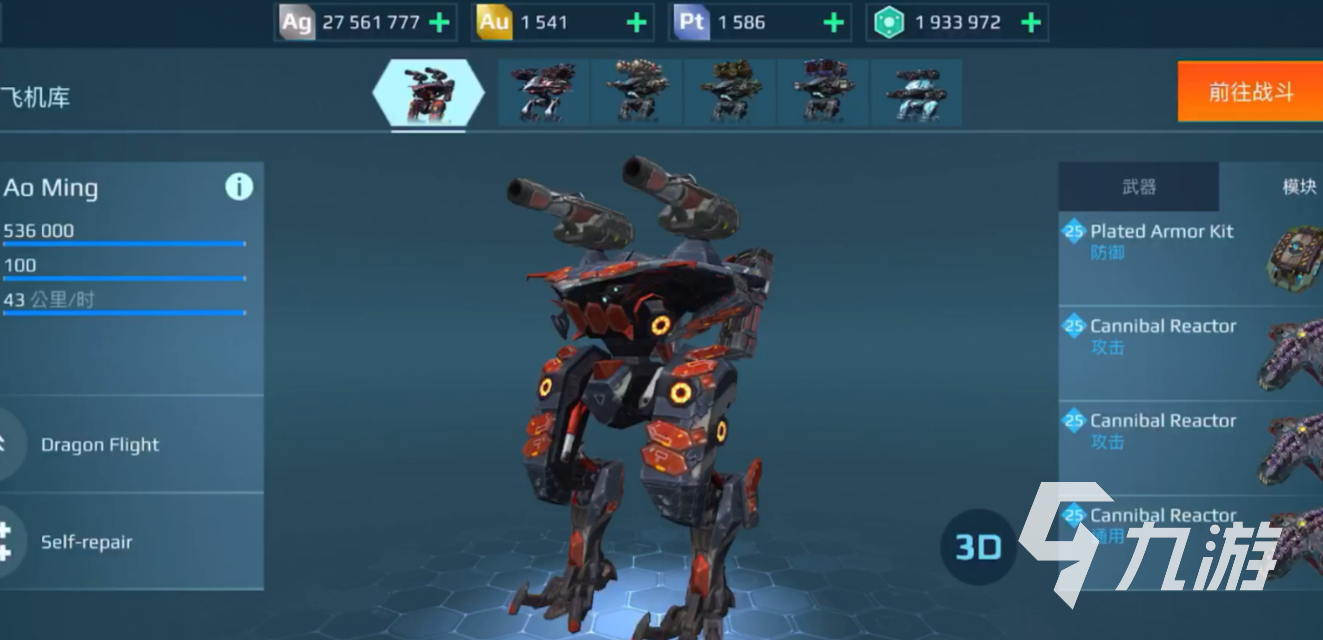The image size is (1323, 640).
Task: Choose the fifth robot hangar slot
Action: pos(822,93)
